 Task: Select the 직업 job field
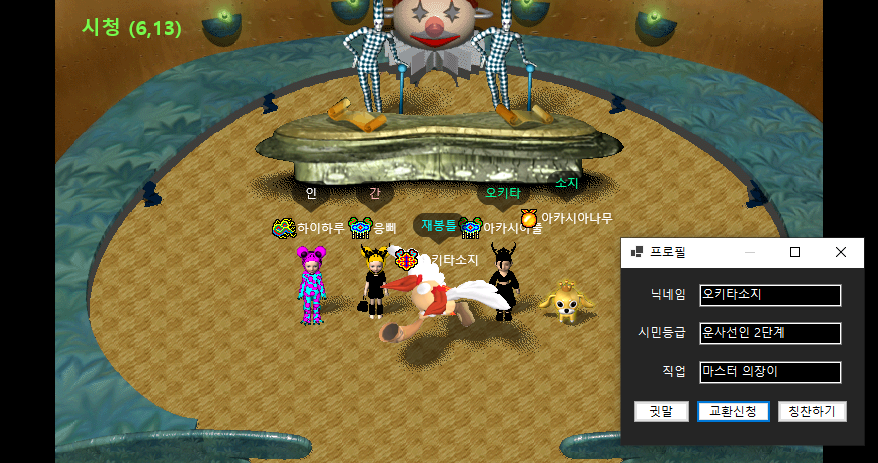click(x=770, y=372)
